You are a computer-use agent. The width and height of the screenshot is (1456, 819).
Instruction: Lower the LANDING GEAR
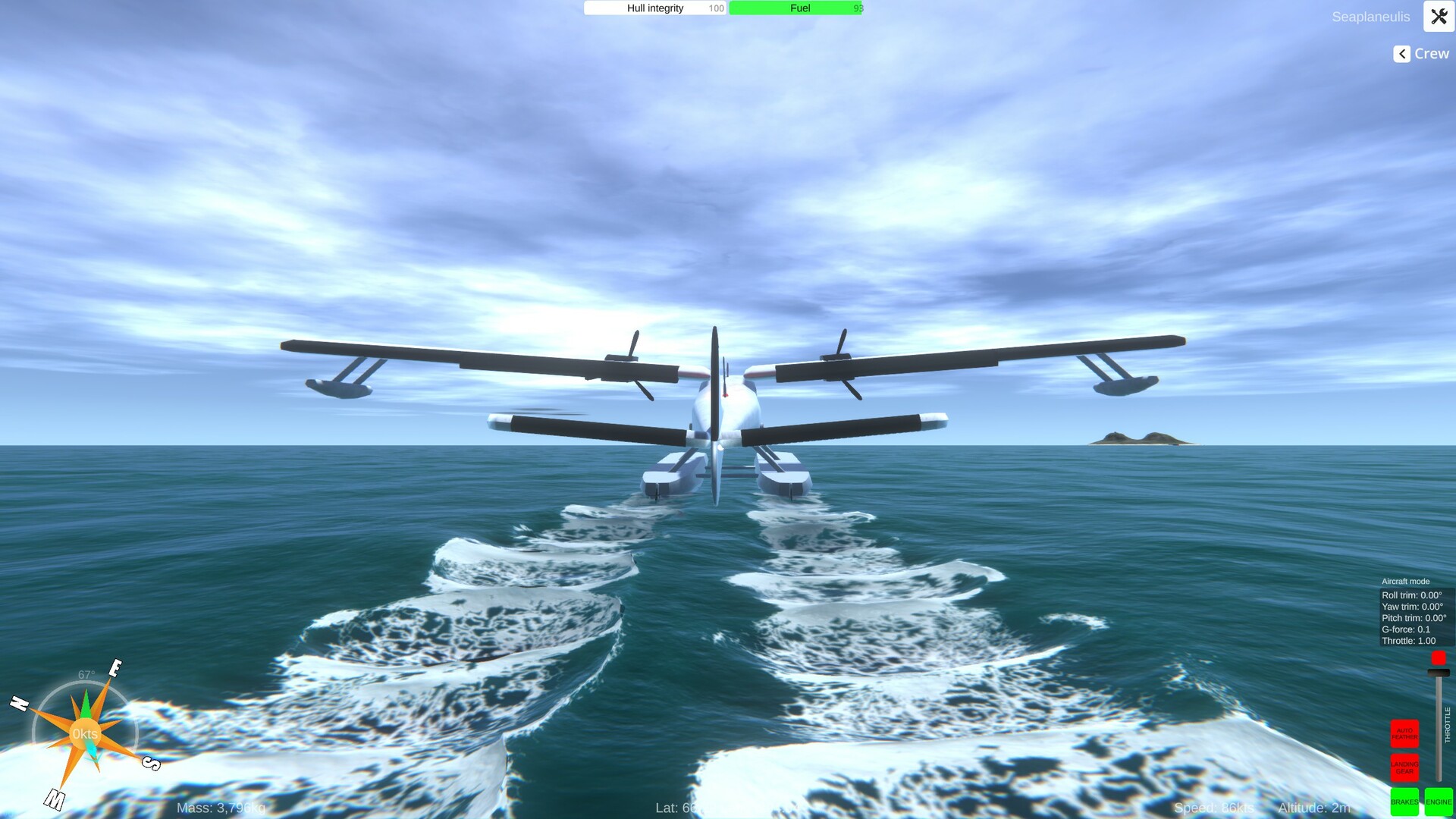[x=1404, y=768]
